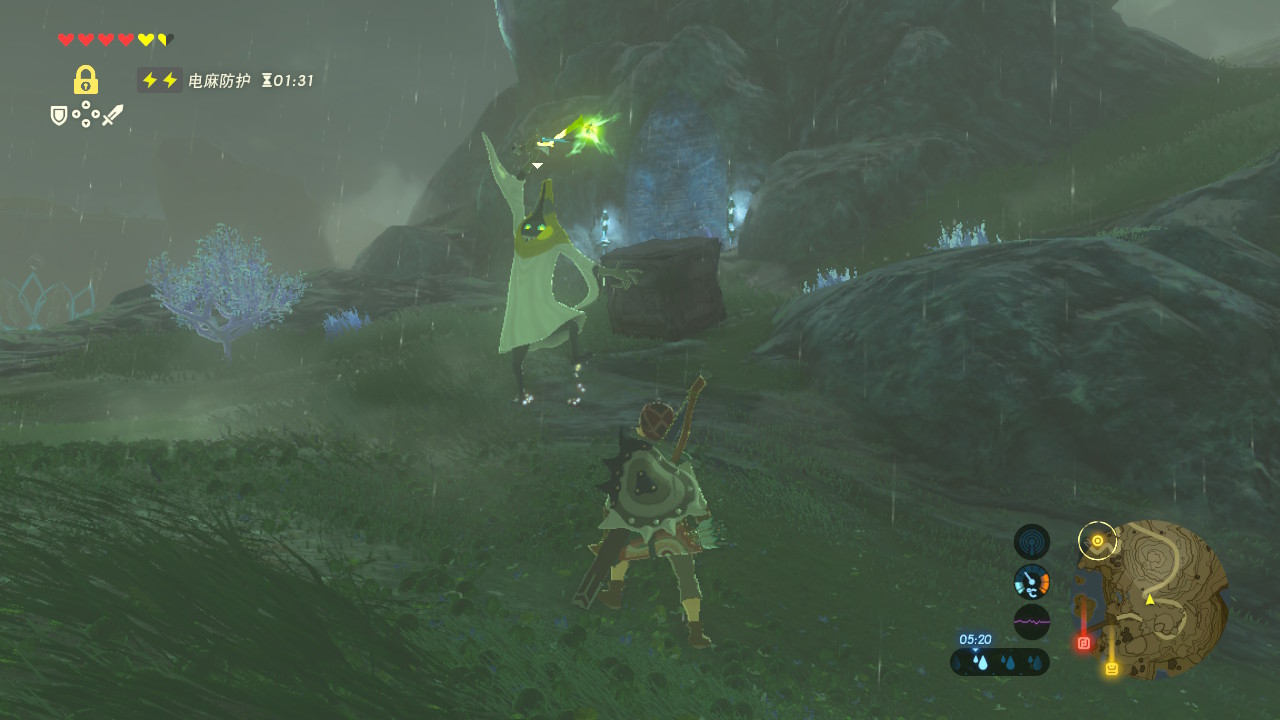Select the red stamp marker on minimap
Viewport: 1280px width, 720px height.
(x=1083, y=643)
